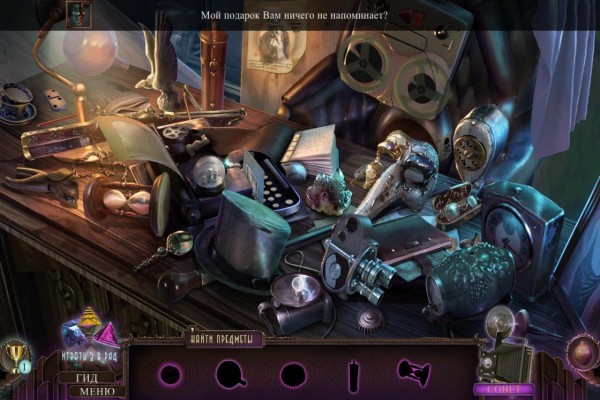Click the golden trophy achievements icon
Image resolution: width=600 pixels, height=400 pixels.
[16, 355]
